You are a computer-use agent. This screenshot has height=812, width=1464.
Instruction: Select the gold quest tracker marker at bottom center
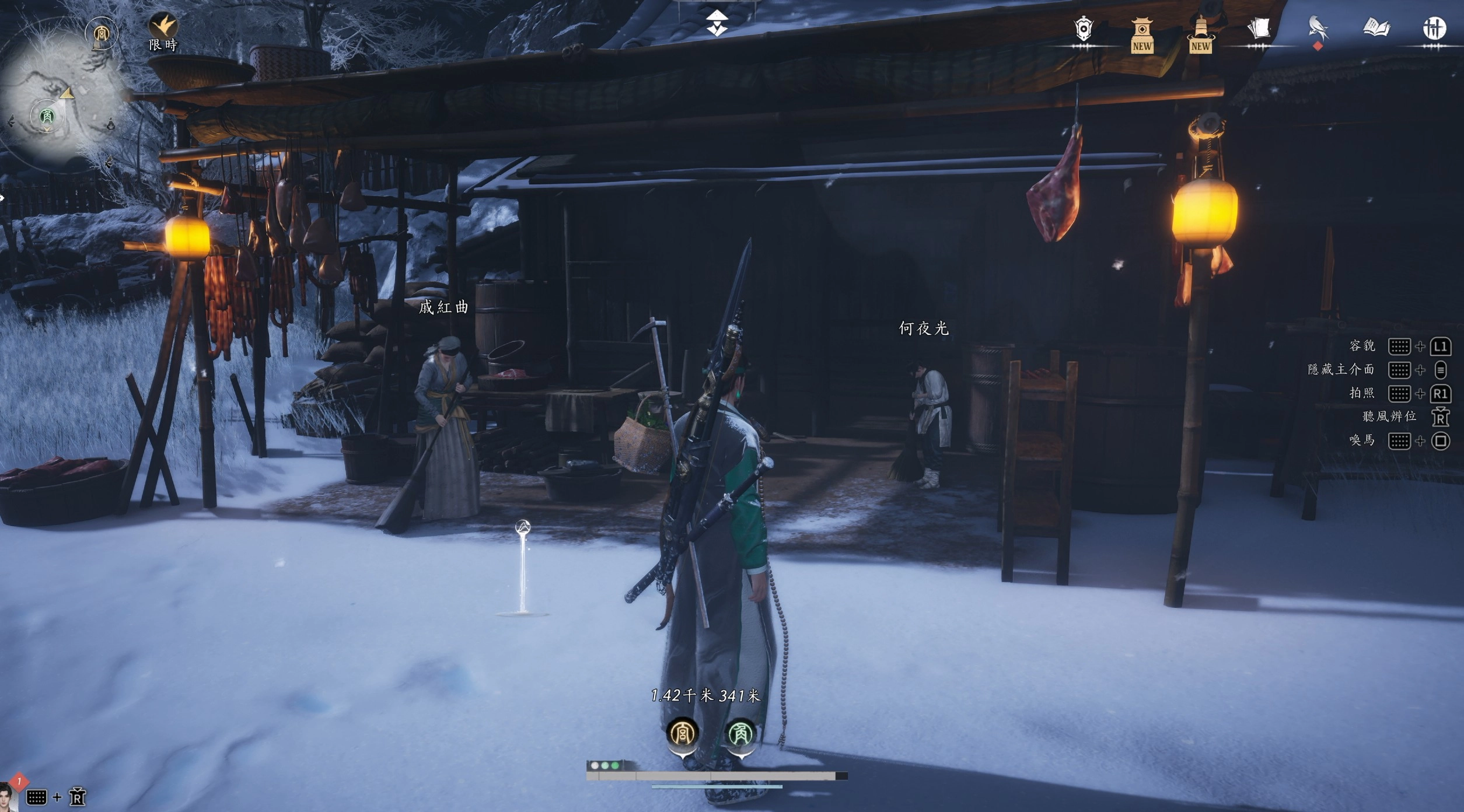[x=682, y=733]
